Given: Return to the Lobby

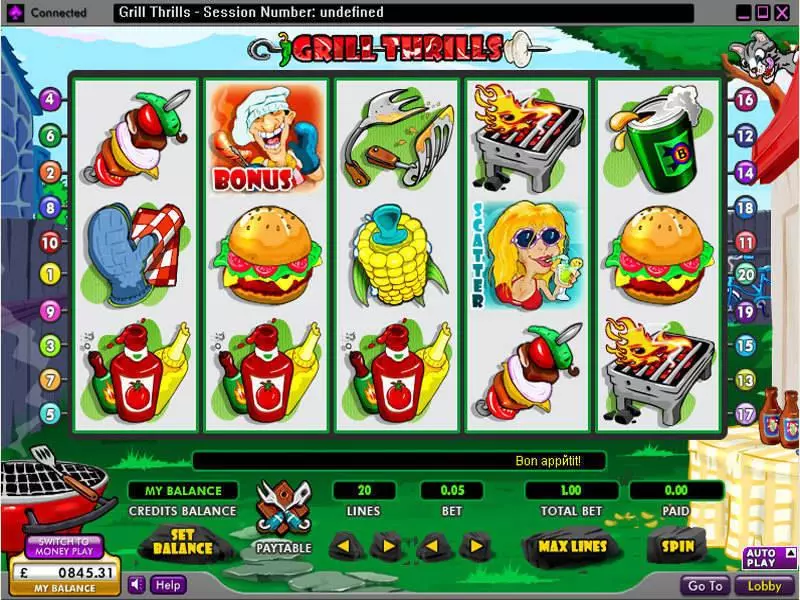Looking at the screenshot, I should (x=764, y=586).
